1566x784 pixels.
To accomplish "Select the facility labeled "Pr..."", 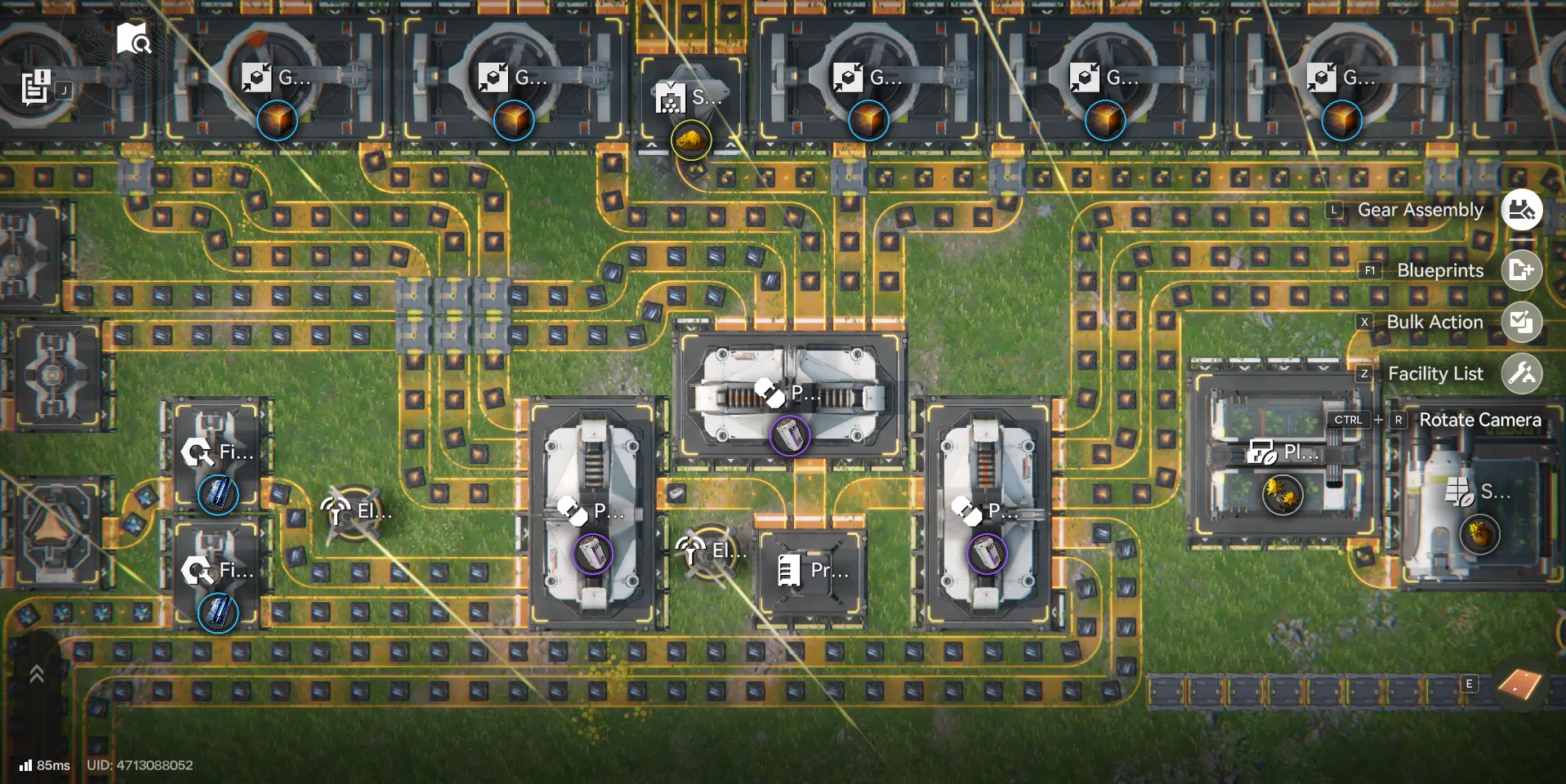I will click(812, 570).
